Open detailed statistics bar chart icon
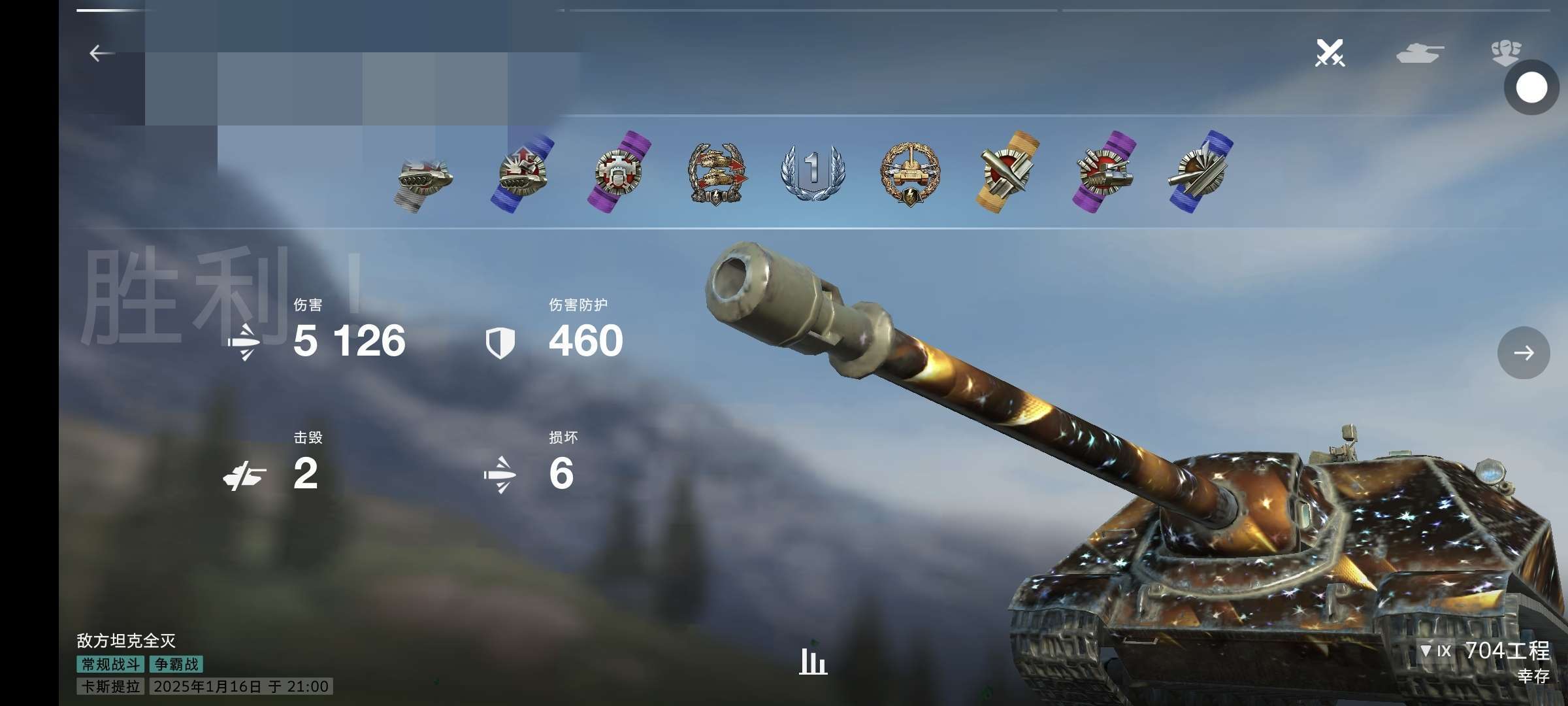Image resolution: width=1568 pixels, height=706 pixels. tap(813, 662)
